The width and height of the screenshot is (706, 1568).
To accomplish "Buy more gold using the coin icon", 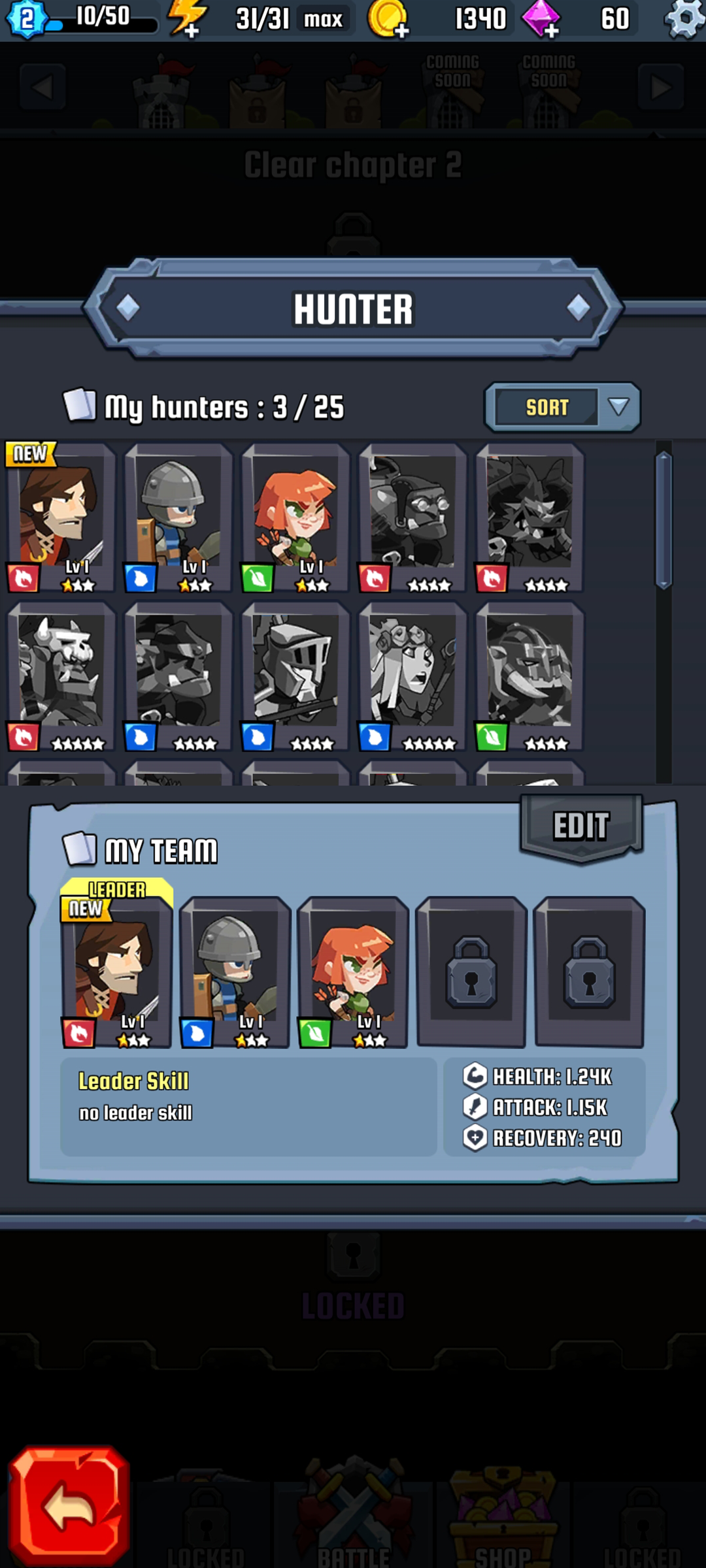I will click(387, 18).
